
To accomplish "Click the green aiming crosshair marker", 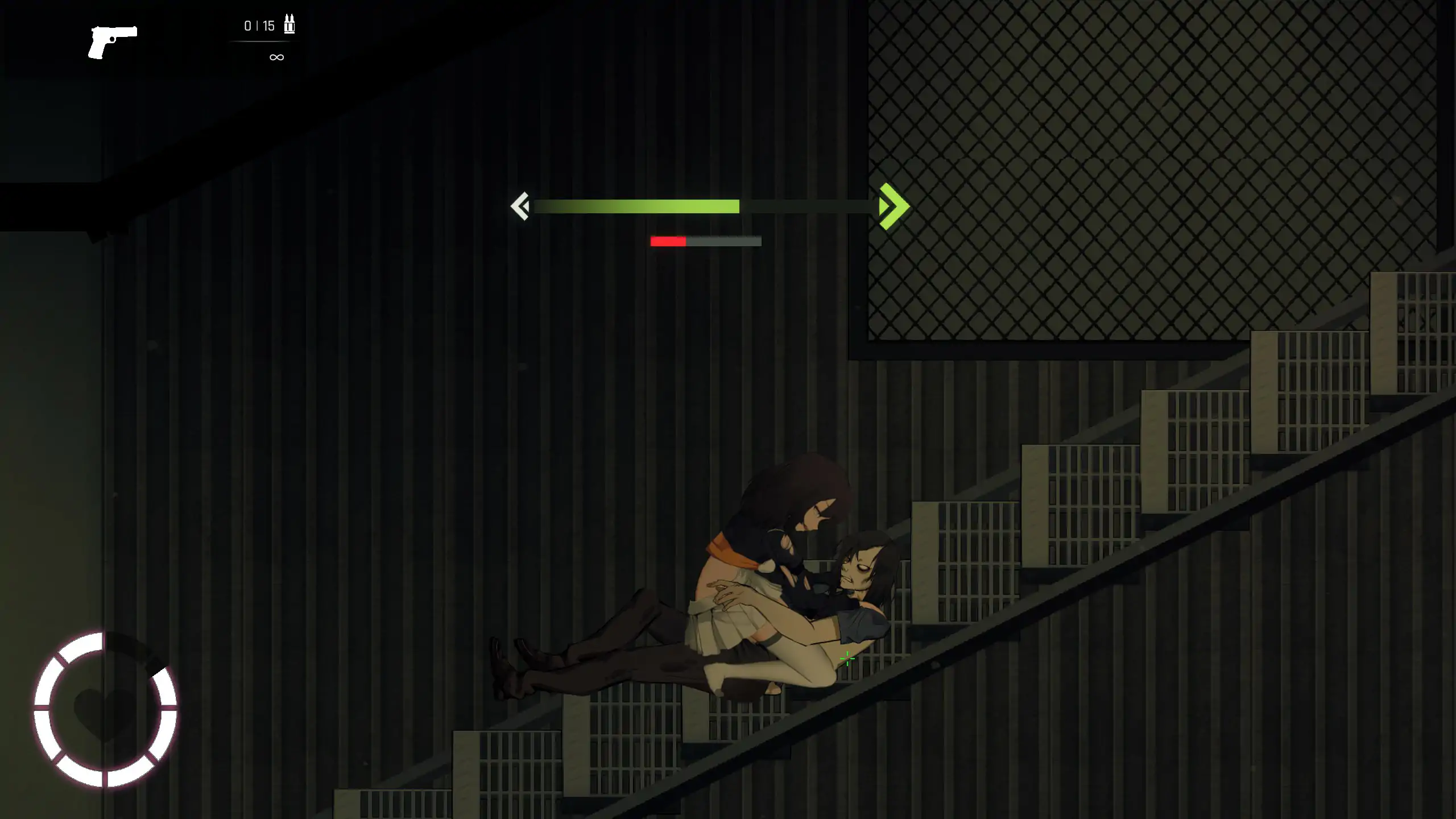I will [x=847, y=659].
